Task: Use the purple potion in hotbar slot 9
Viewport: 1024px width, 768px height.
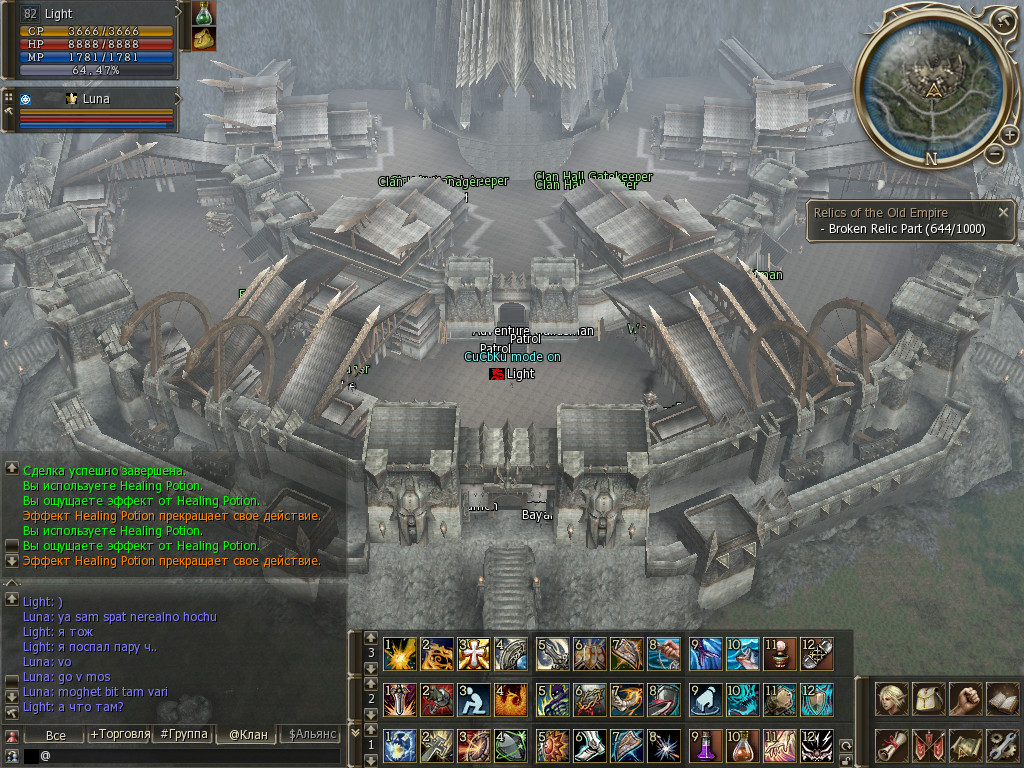Action: (705, 747)
